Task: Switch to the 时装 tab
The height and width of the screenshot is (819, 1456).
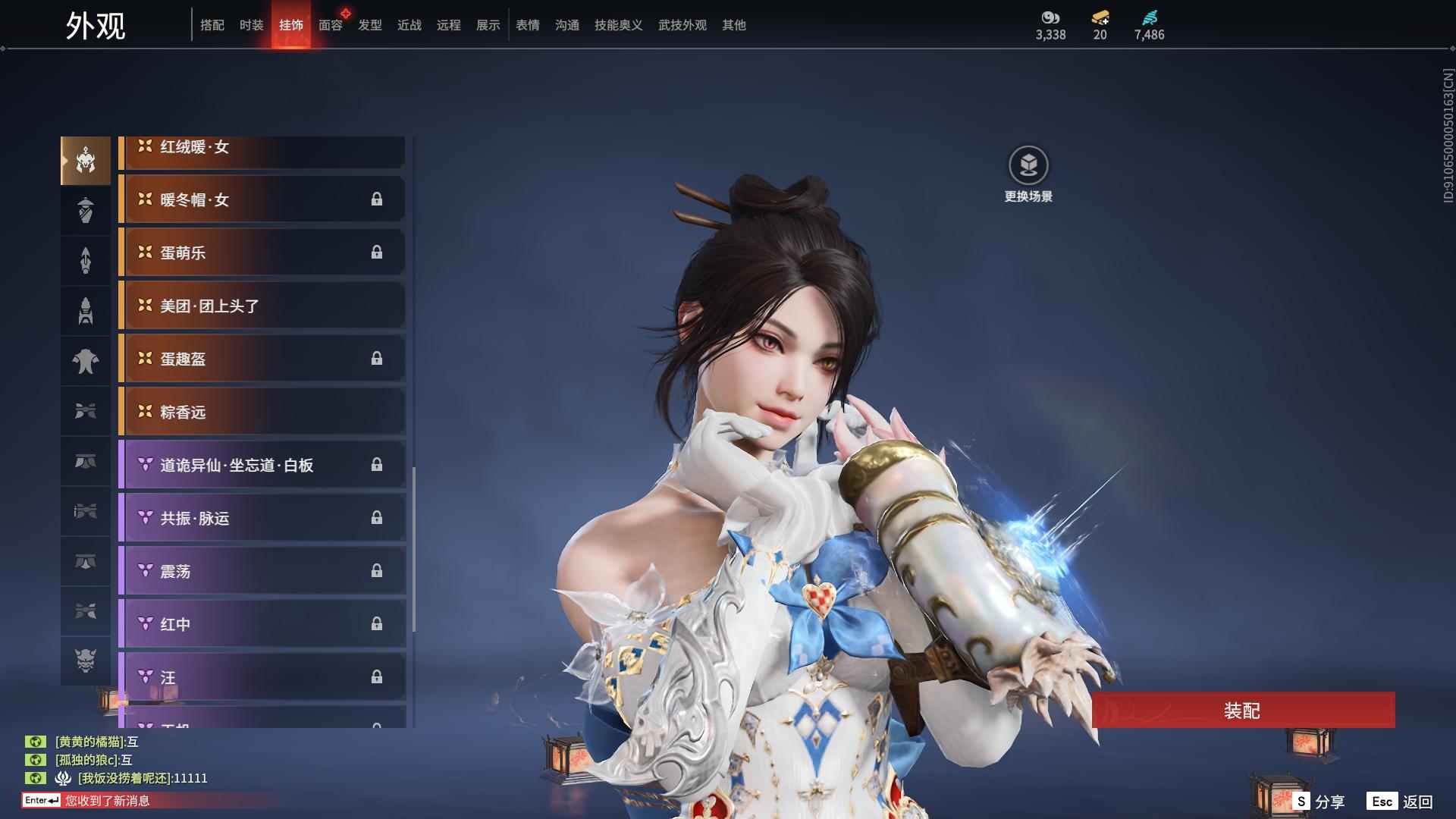Action: pyautogui.click(x=251, y=25)
